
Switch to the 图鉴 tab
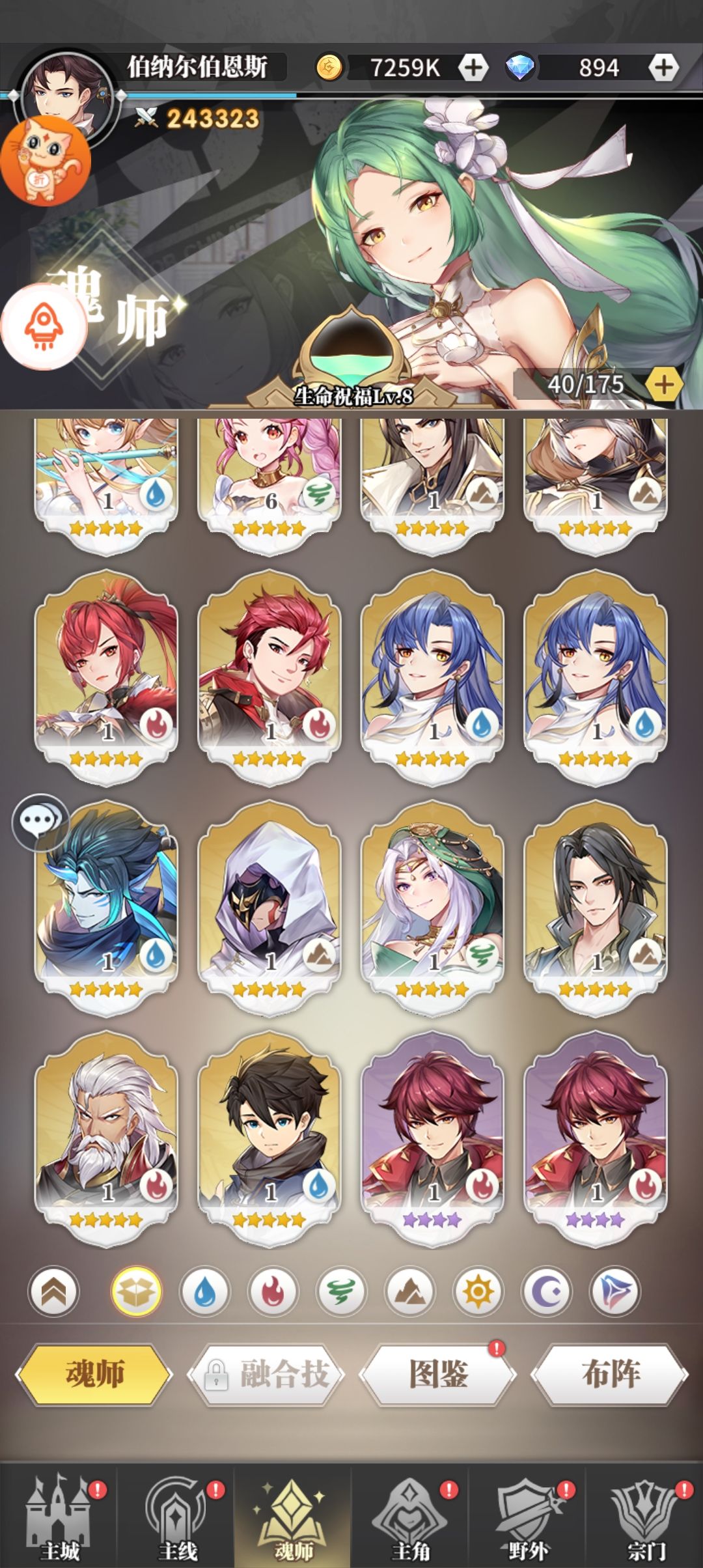coord(438,1374)
